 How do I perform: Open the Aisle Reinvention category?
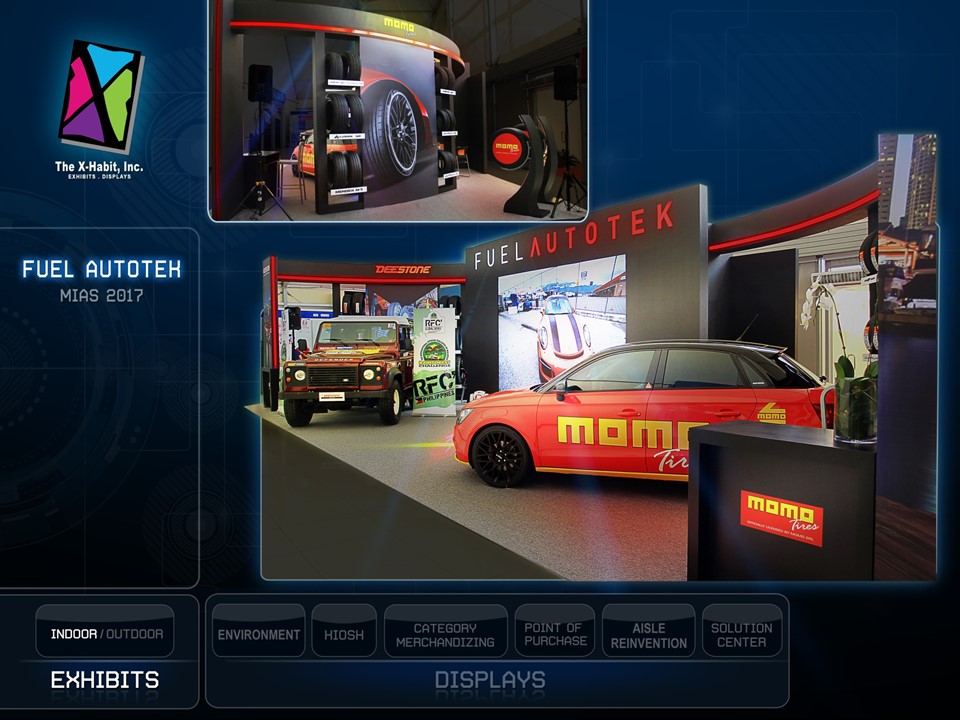click(648, 634)
